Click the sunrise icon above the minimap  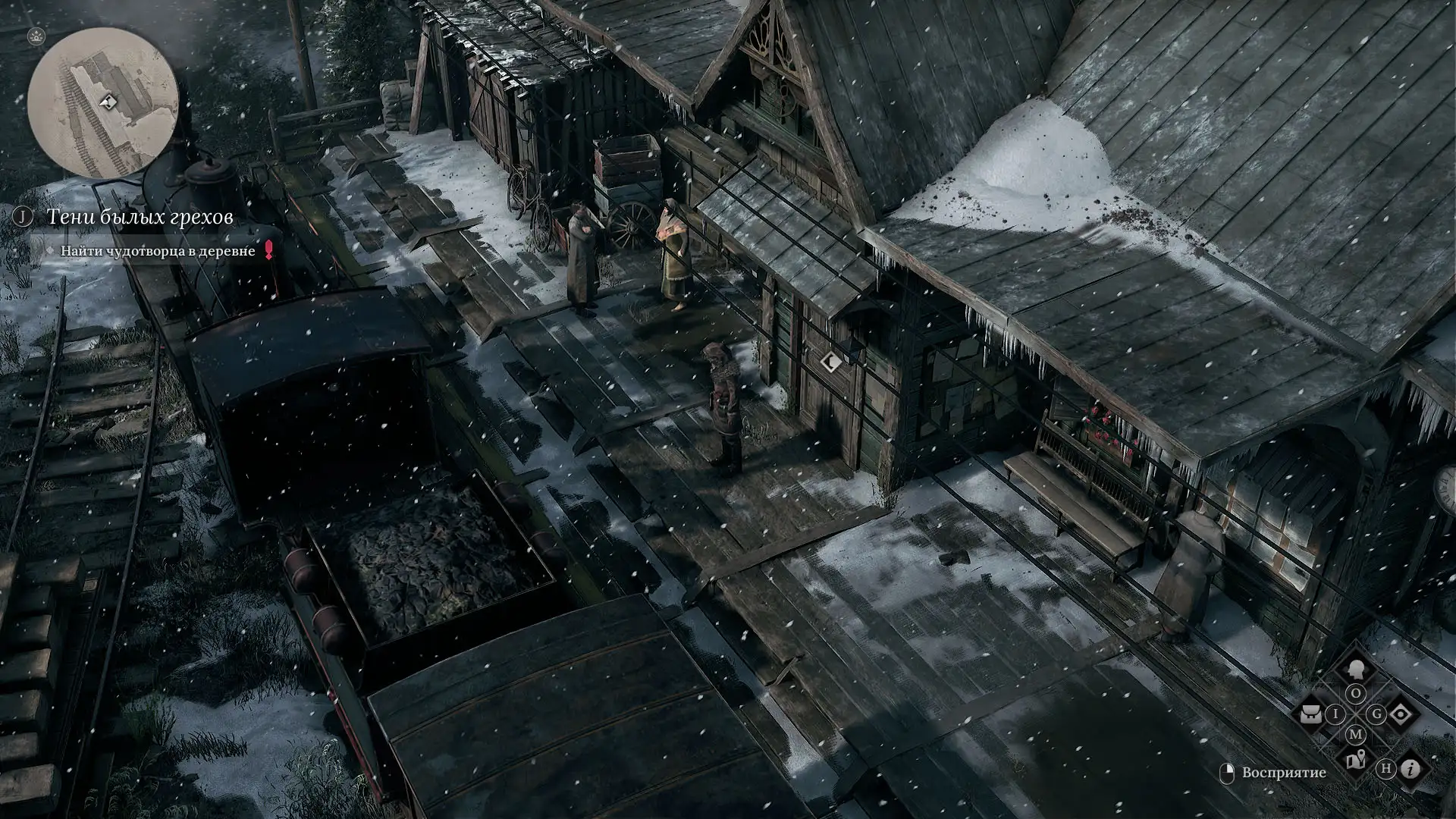[x=36, y=36]
